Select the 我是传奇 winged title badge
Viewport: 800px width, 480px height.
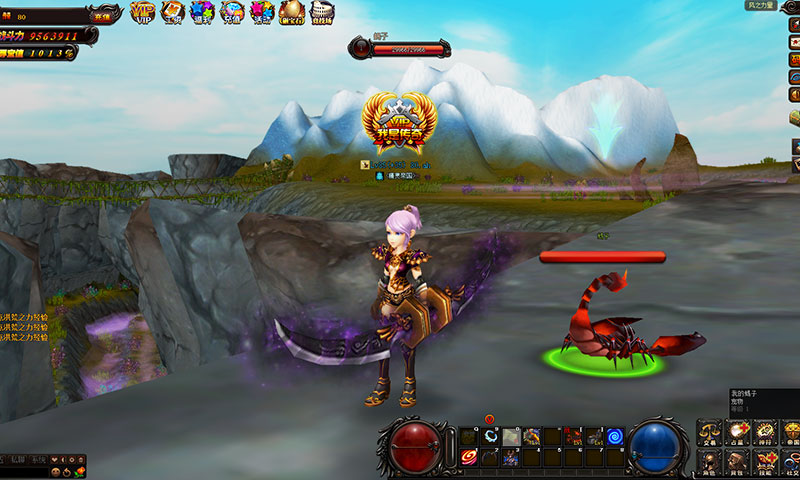[x=399, y=123]
